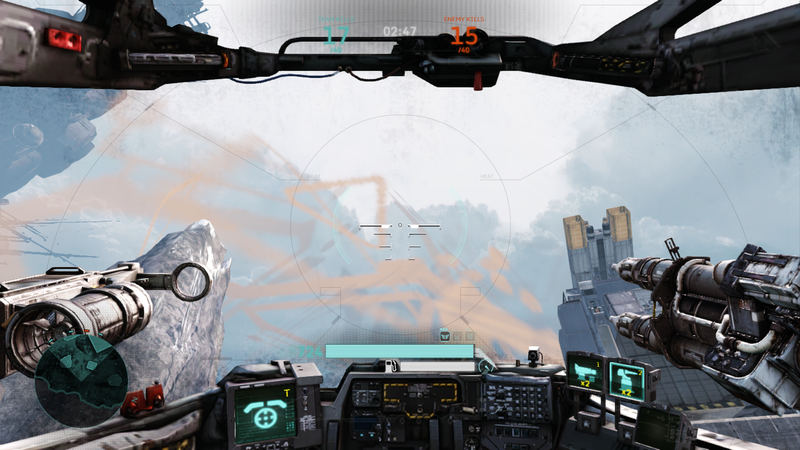Click the highlighted status icon above the health bar
Viewport: 800px width, 450px height.
pos(445,335)
